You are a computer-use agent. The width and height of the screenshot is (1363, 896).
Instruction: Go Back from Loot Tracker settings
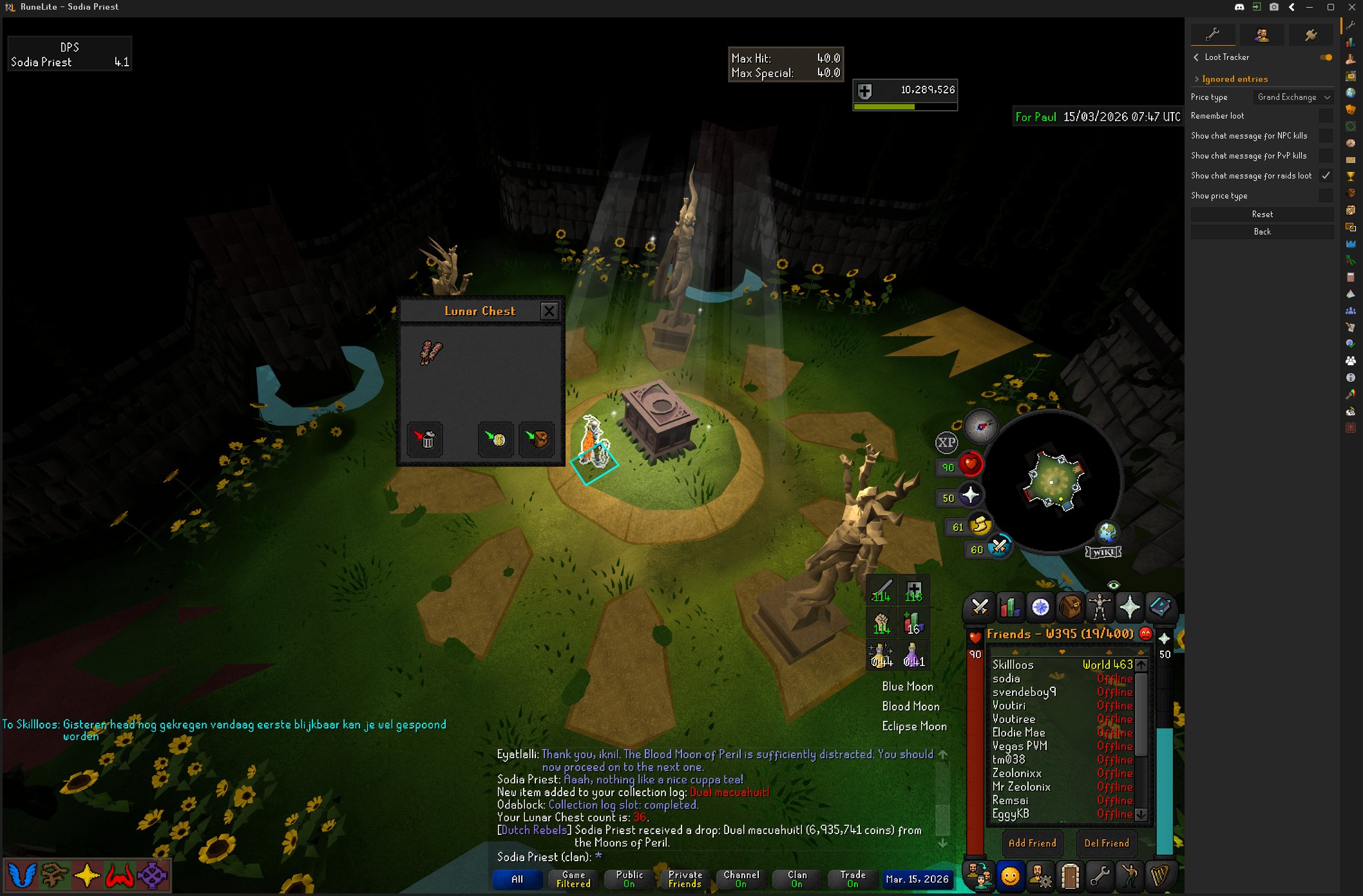click(x=1262, y=232)
